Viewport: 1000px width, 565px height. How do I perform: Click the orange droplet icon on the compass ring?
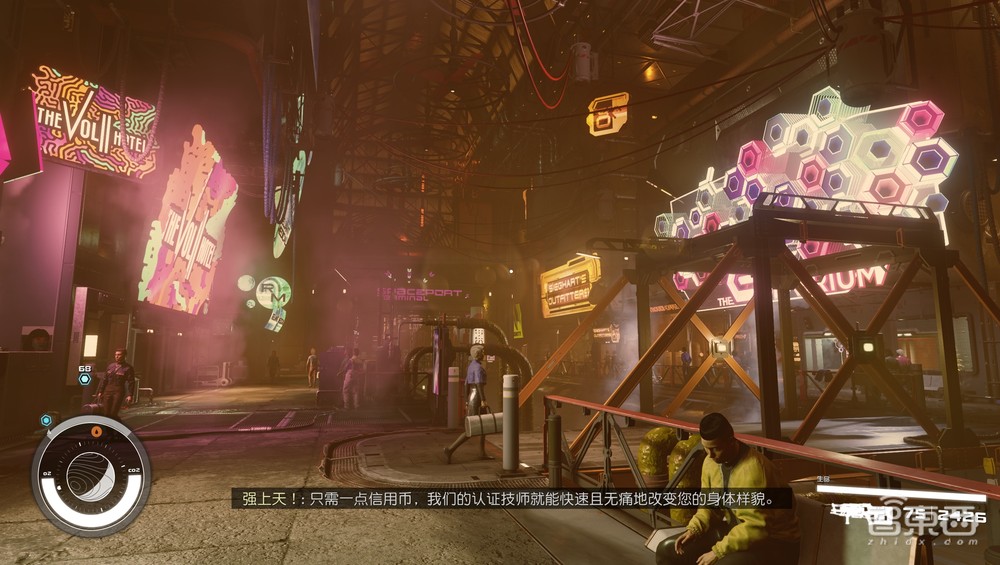click(x=96, y=430)
